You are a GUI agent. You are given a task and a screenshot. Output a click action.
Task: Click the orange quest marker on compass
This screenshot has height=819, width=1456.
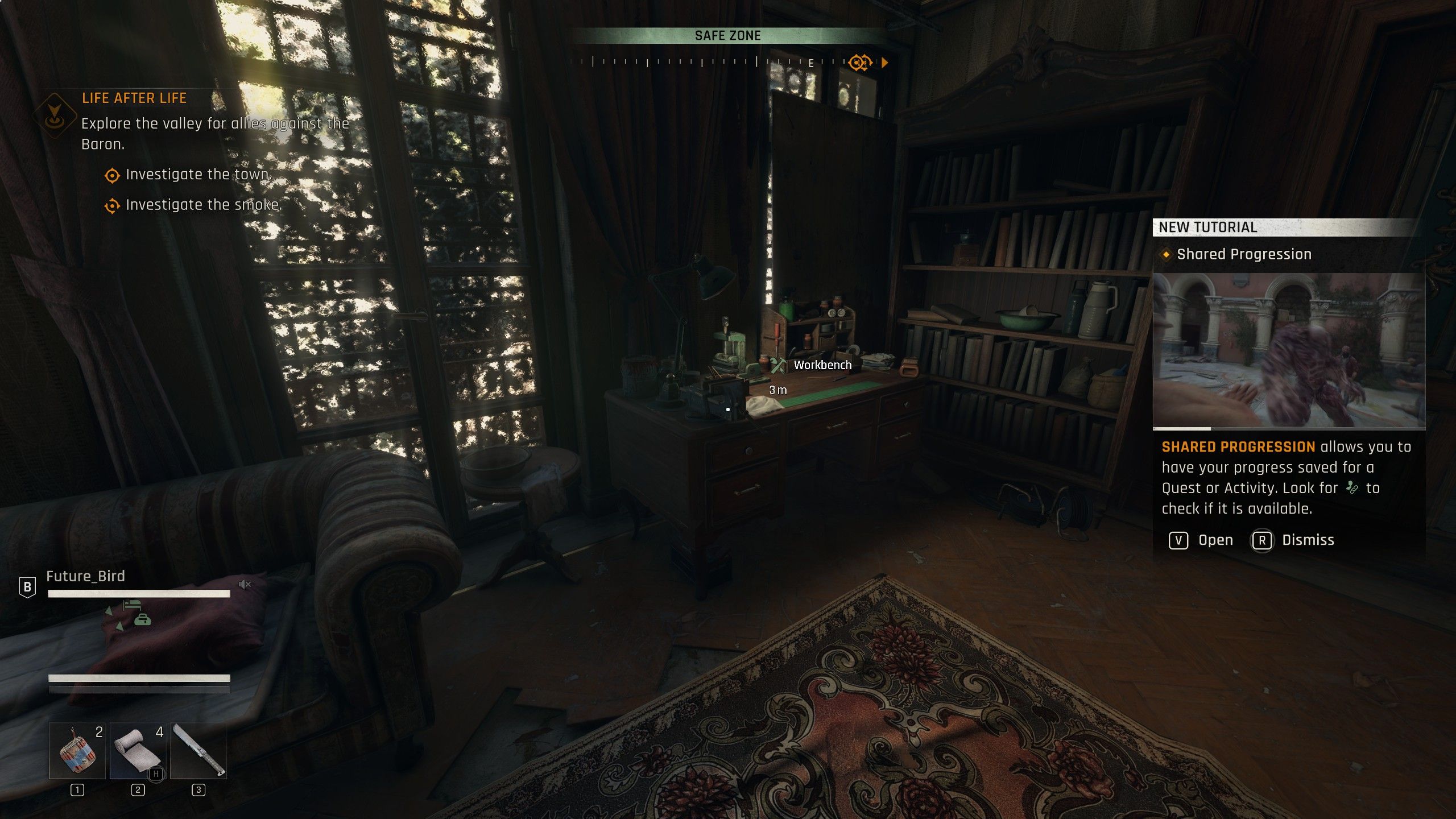tap(859, 63)
